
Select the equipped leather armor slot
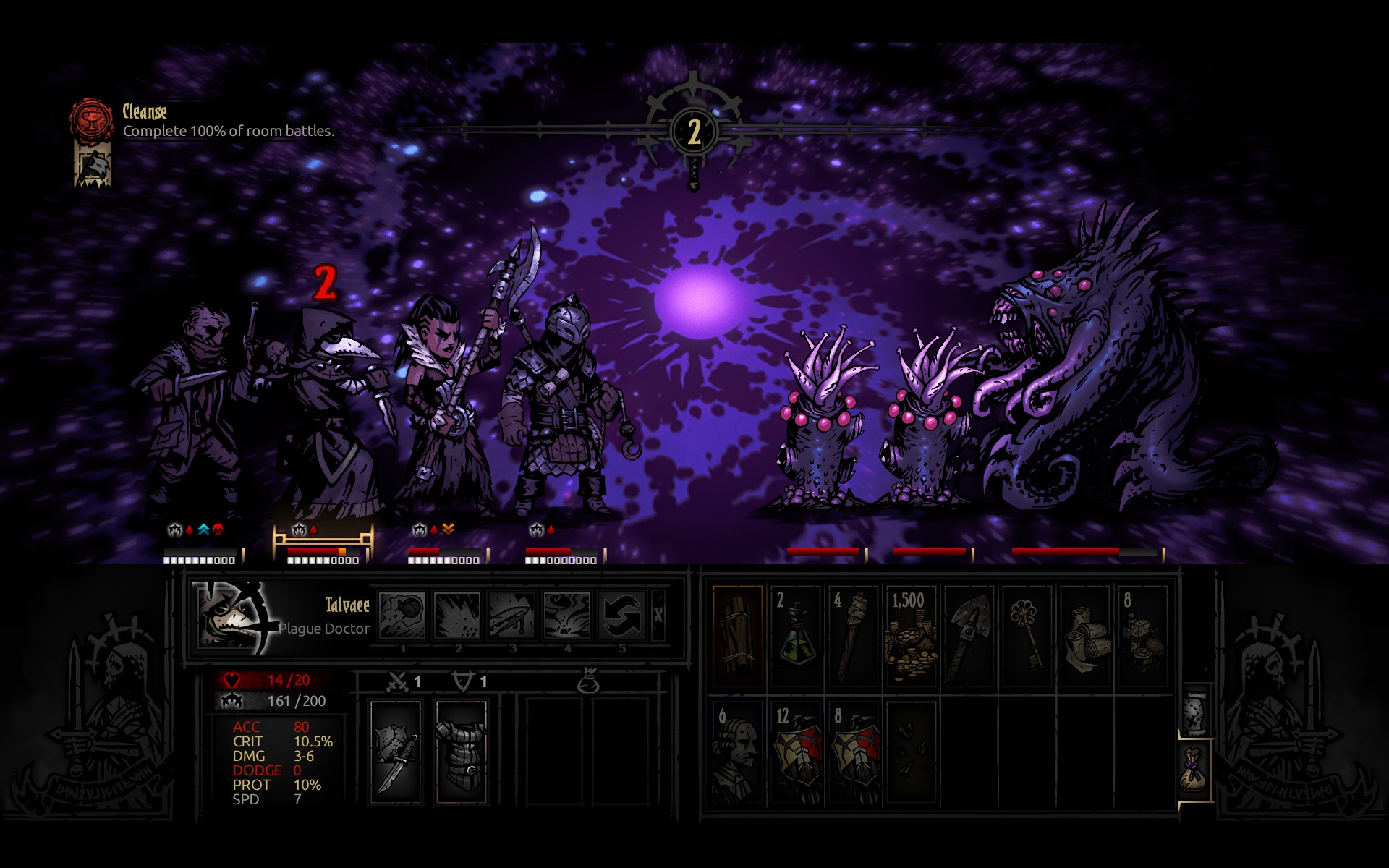(x=462, y=752)
